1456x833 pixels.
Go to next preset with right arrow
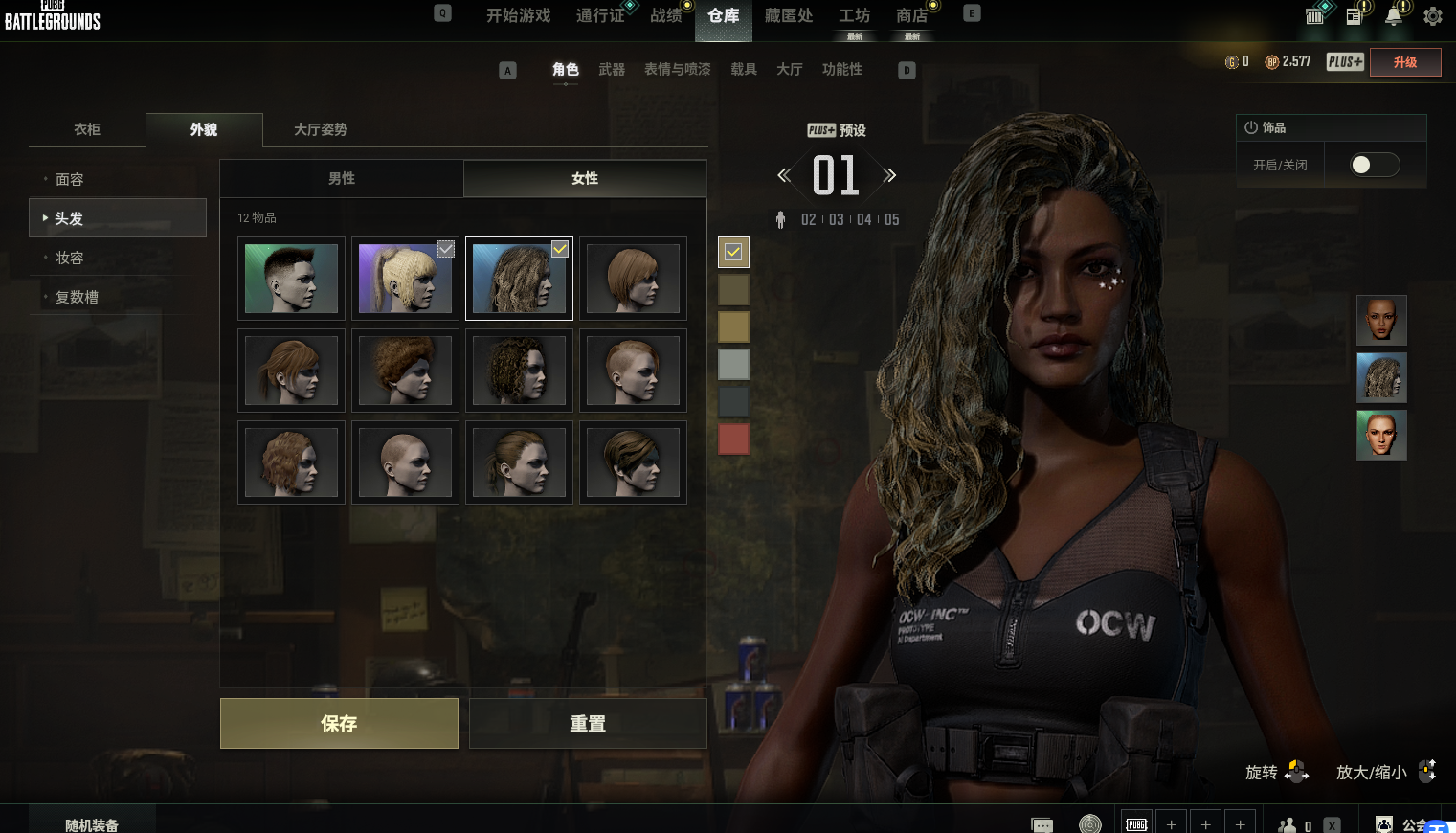889,175
